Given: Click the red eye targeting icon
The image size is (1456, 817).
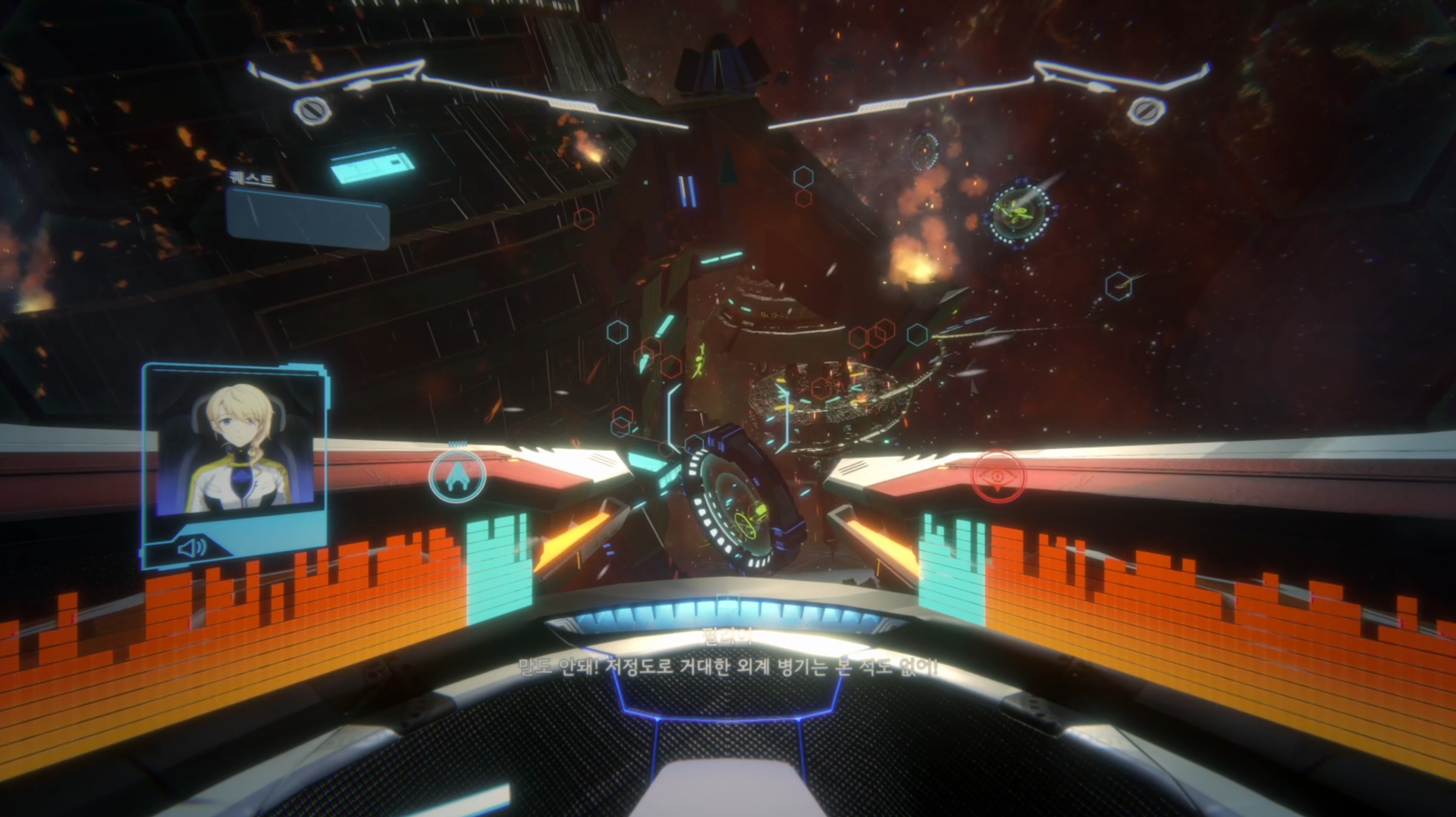Looking at the screenshot, I should [x=998, y=476].
